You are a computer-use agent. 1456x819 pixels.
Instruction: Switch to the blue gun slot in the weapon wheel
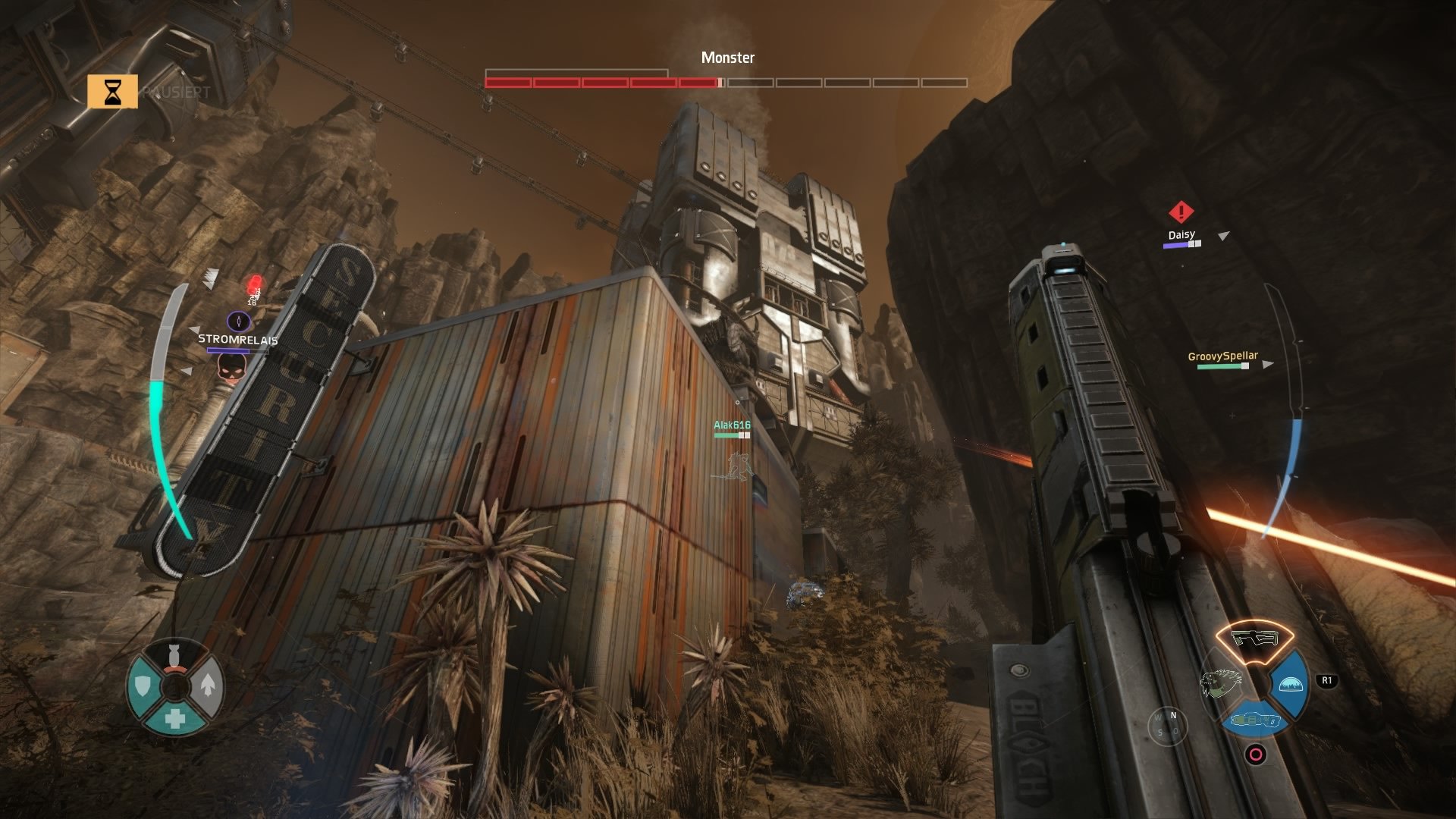[x=1255, y=720]
